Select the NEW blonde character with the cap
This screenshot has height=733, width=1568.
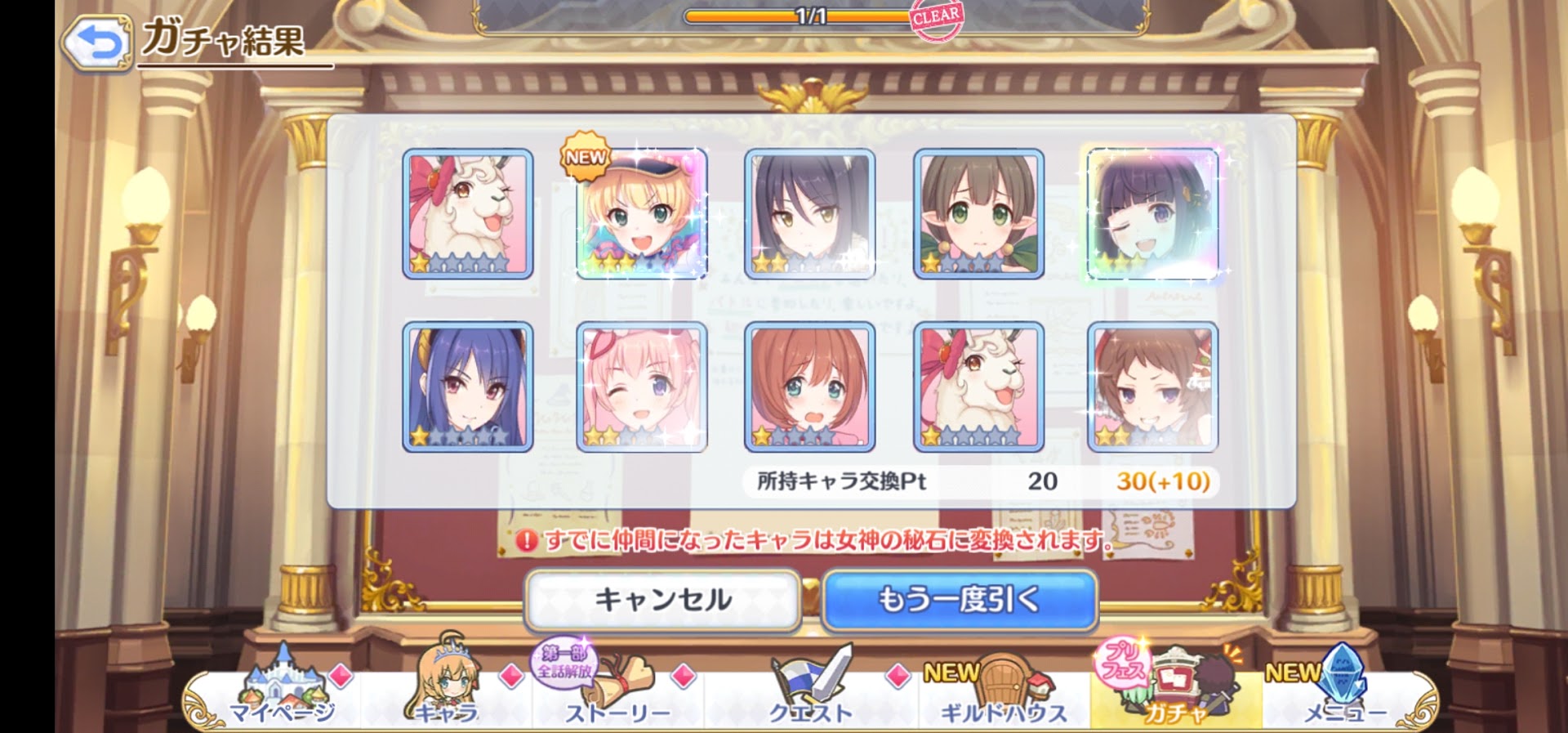[642, 214]
